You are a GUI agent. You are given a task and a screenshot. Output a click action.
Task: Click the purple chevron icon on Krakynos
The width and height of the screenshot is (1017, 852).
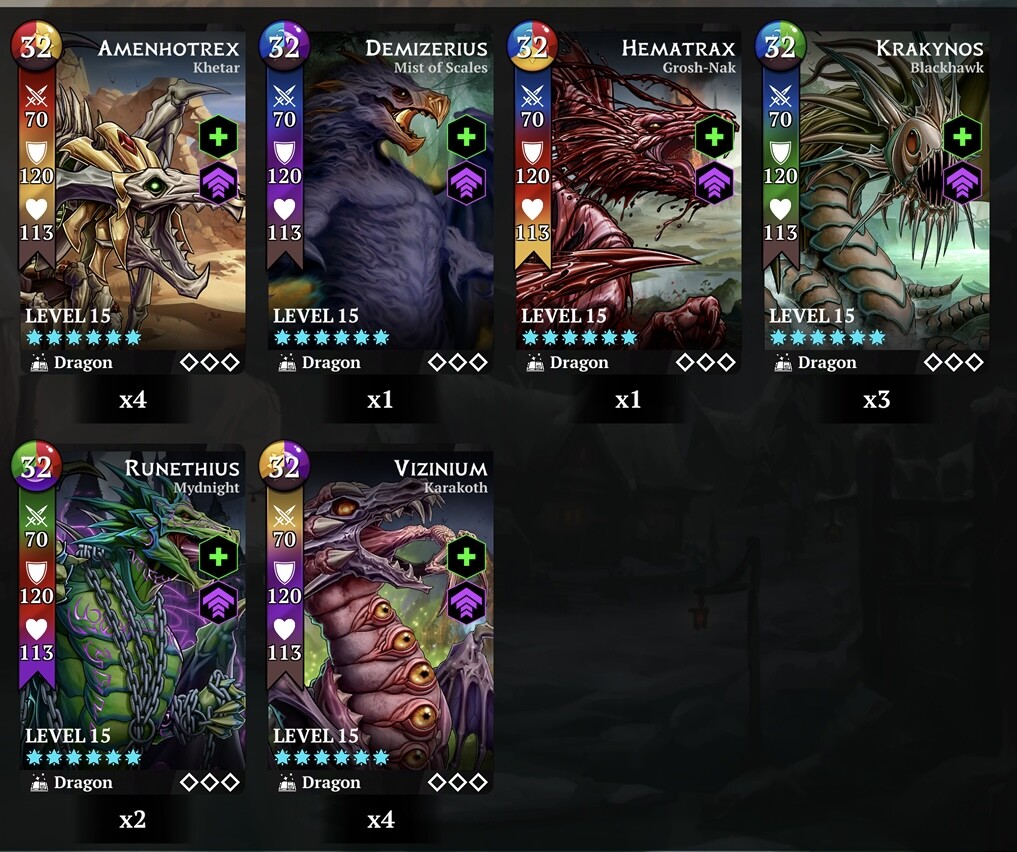pyautogui.click(x=962, y=184)
